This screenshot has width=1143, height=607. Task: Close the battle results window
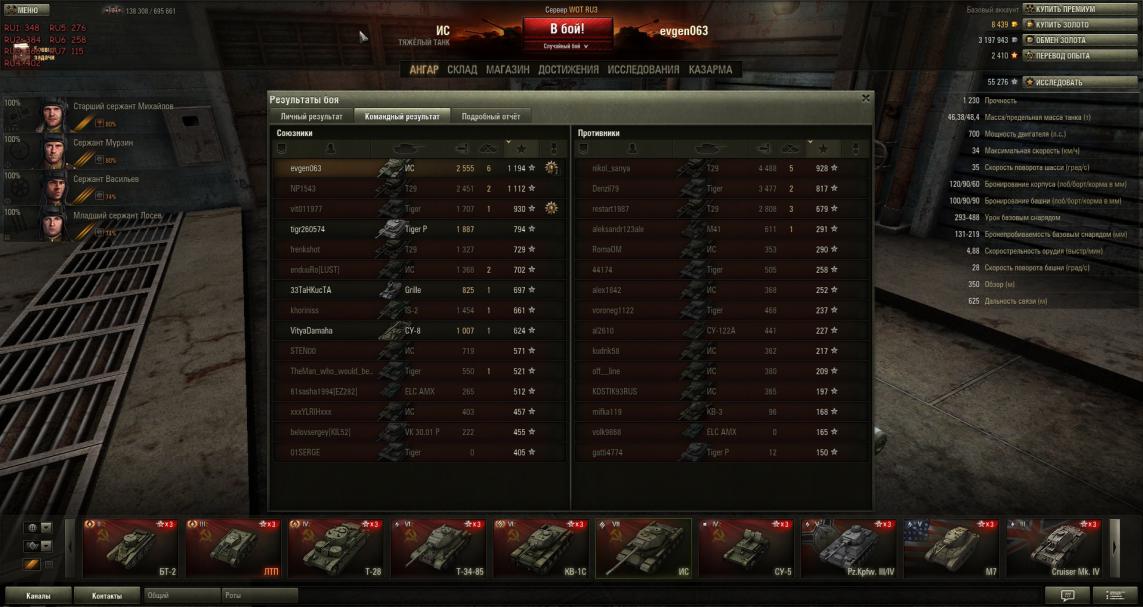tap(866, 99)
